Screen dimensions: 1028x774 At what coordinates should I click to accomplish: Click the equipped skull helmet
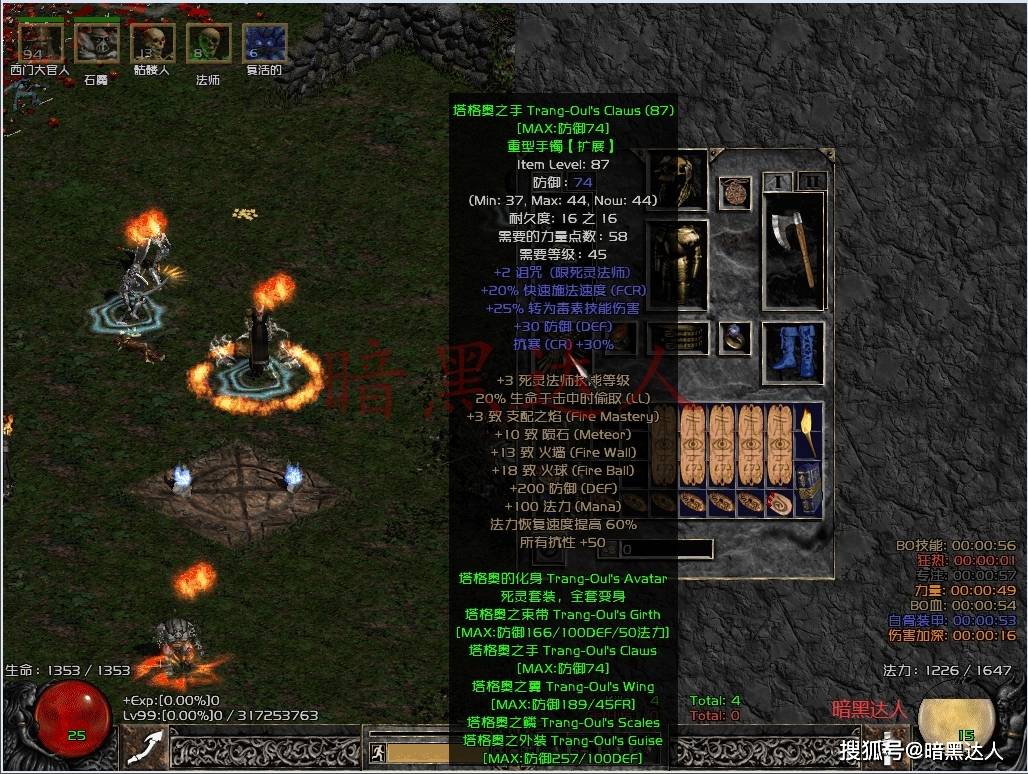coord(680,180)
